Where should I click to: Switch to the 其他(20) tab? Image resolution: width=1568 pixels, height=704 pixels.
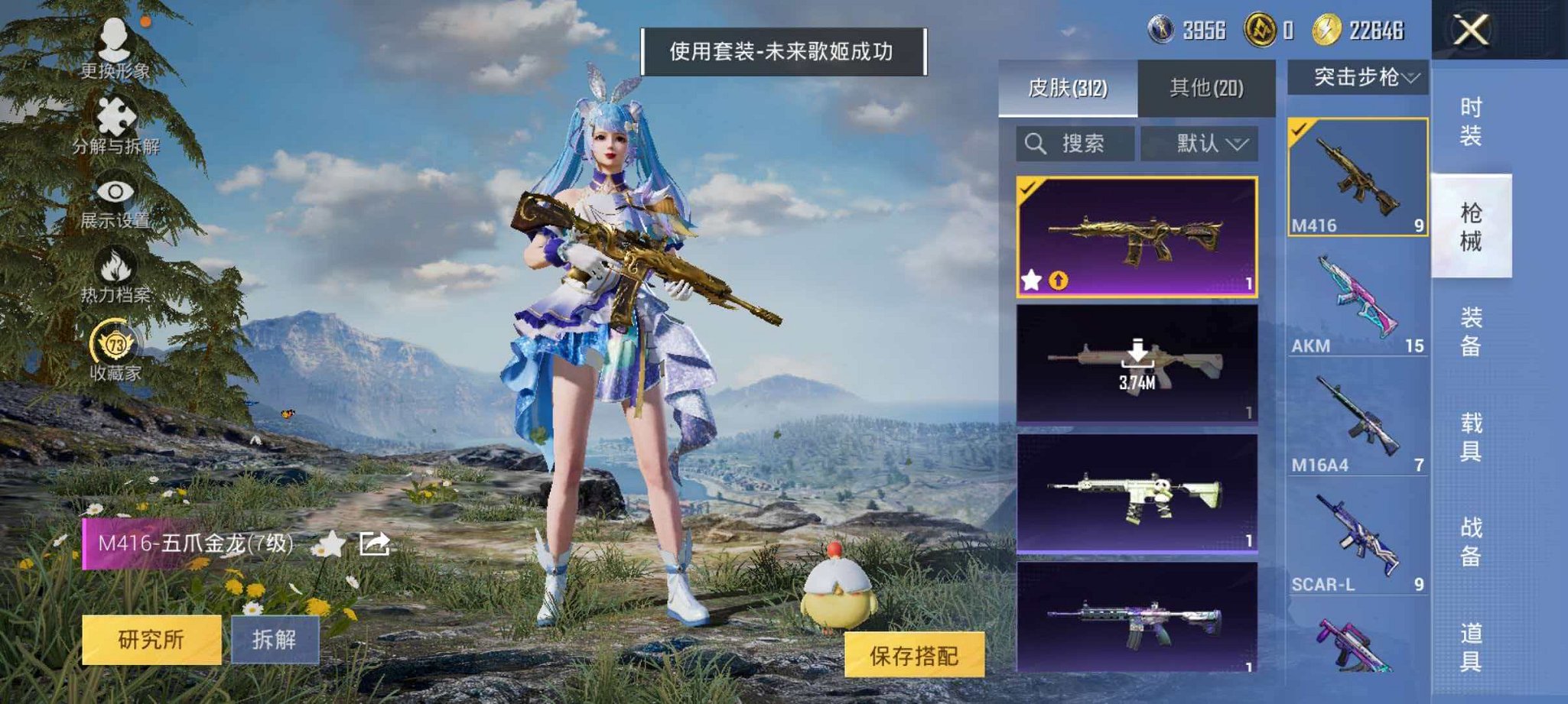1208,89
